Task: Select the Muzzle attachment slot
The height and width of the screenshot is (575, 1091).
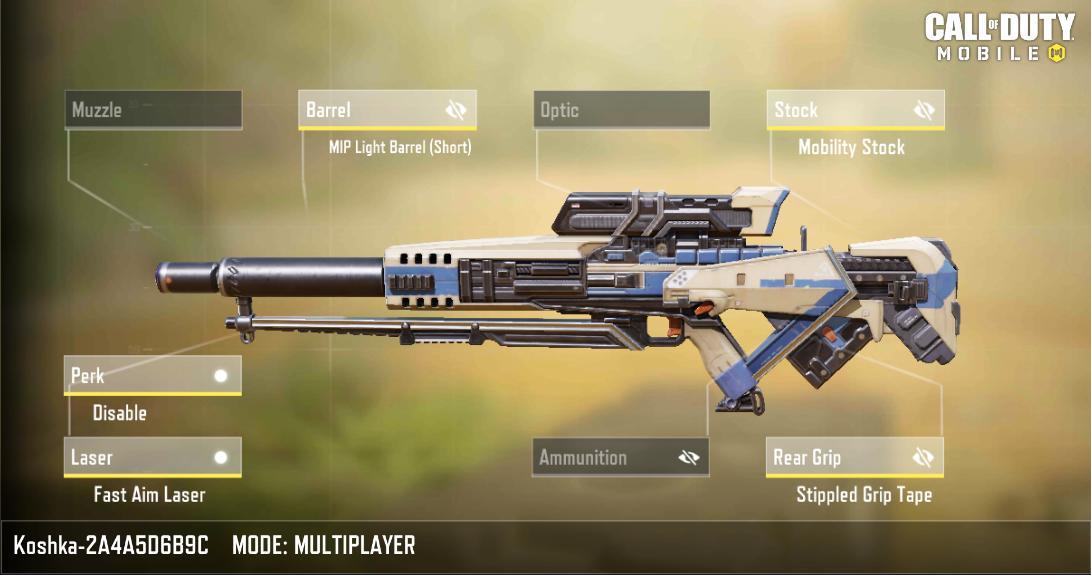Action: point(154,110)
